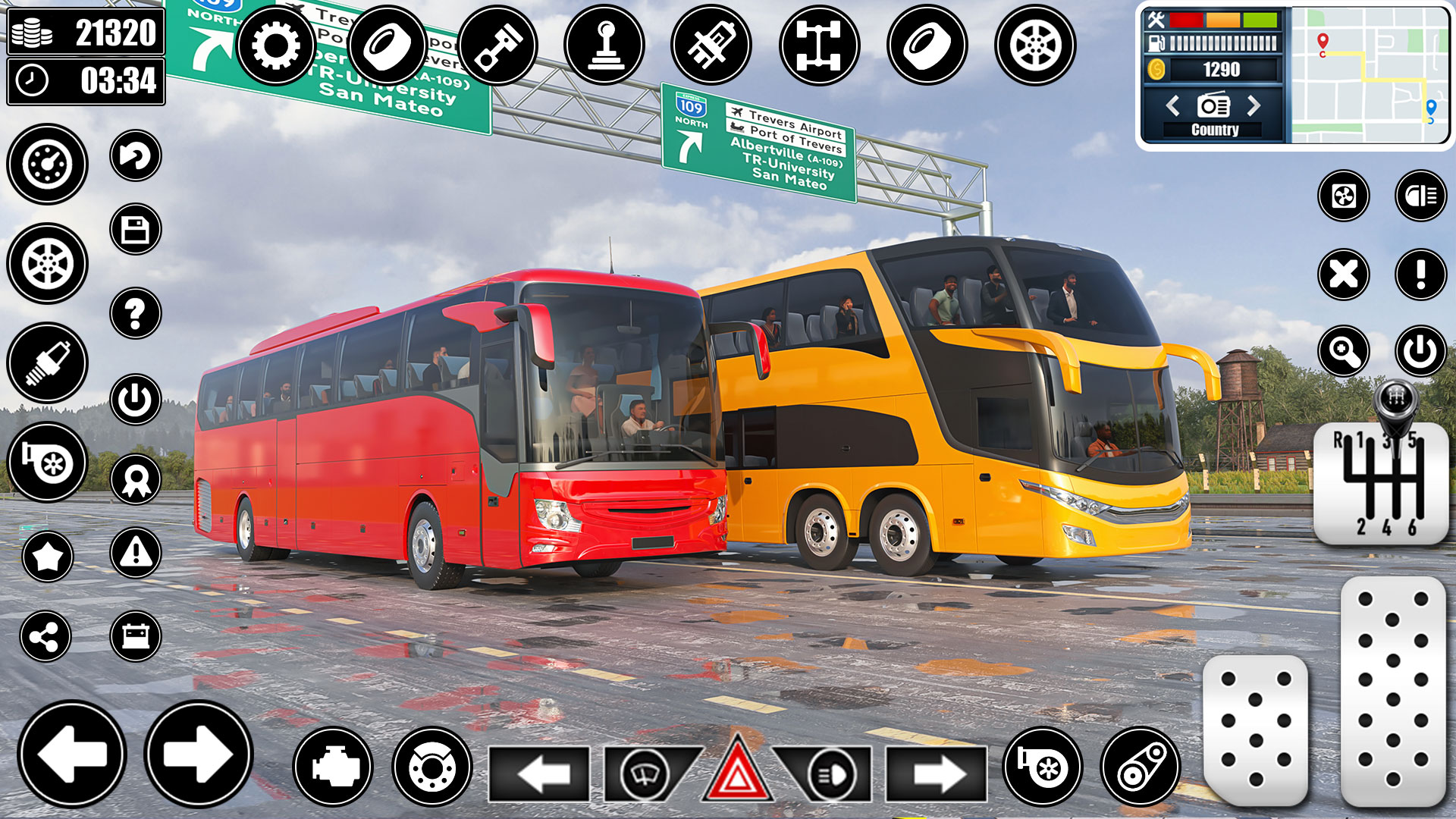This screenshot has width=1456, height=819.
Task: Select the spark plug upgrade icon
Action: click(45, 364)
